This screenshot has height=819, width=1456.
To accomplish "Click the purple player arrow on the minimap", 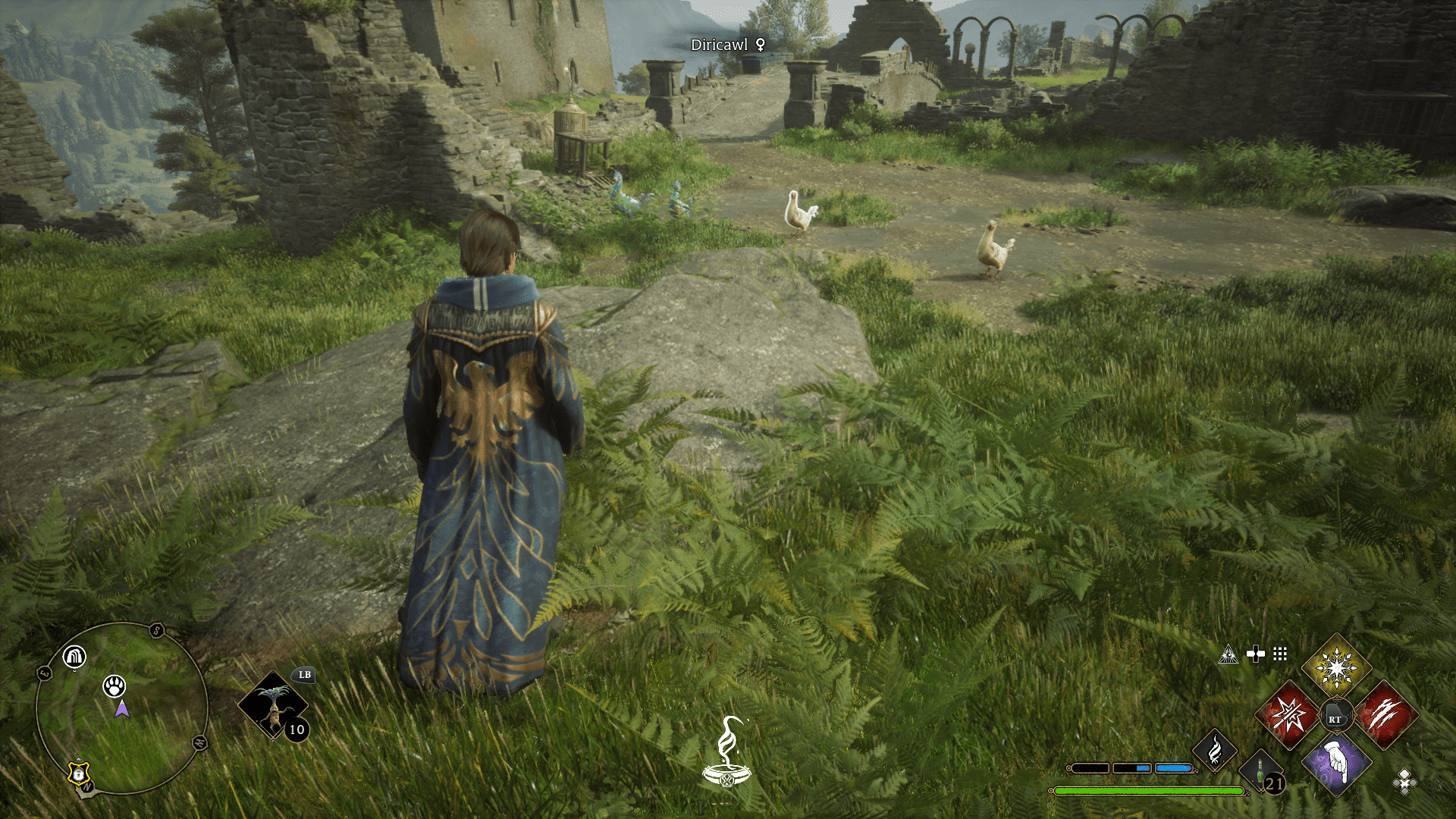I will click(x=121, y=710).
